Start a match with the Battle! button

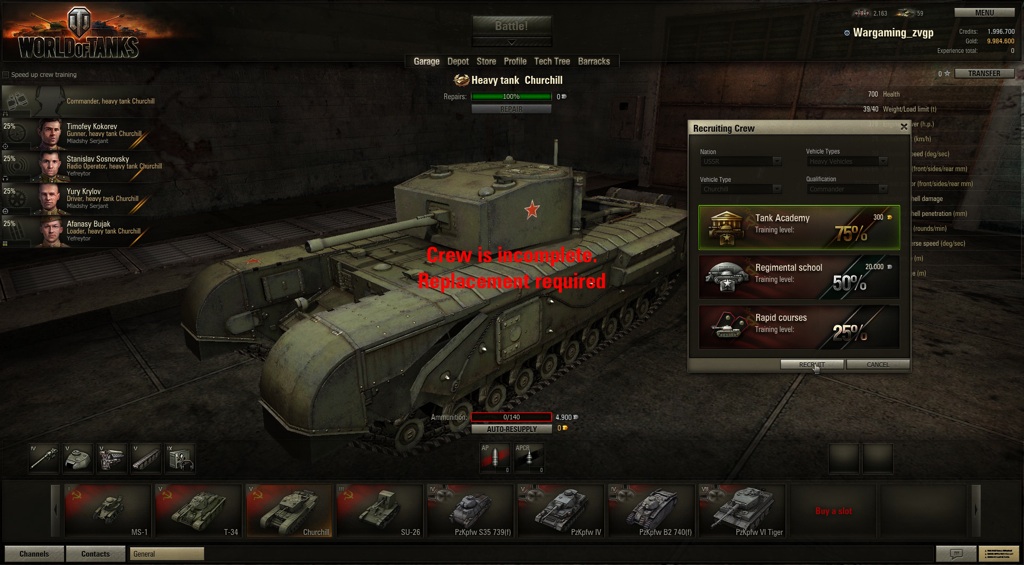tap(511, 26)
